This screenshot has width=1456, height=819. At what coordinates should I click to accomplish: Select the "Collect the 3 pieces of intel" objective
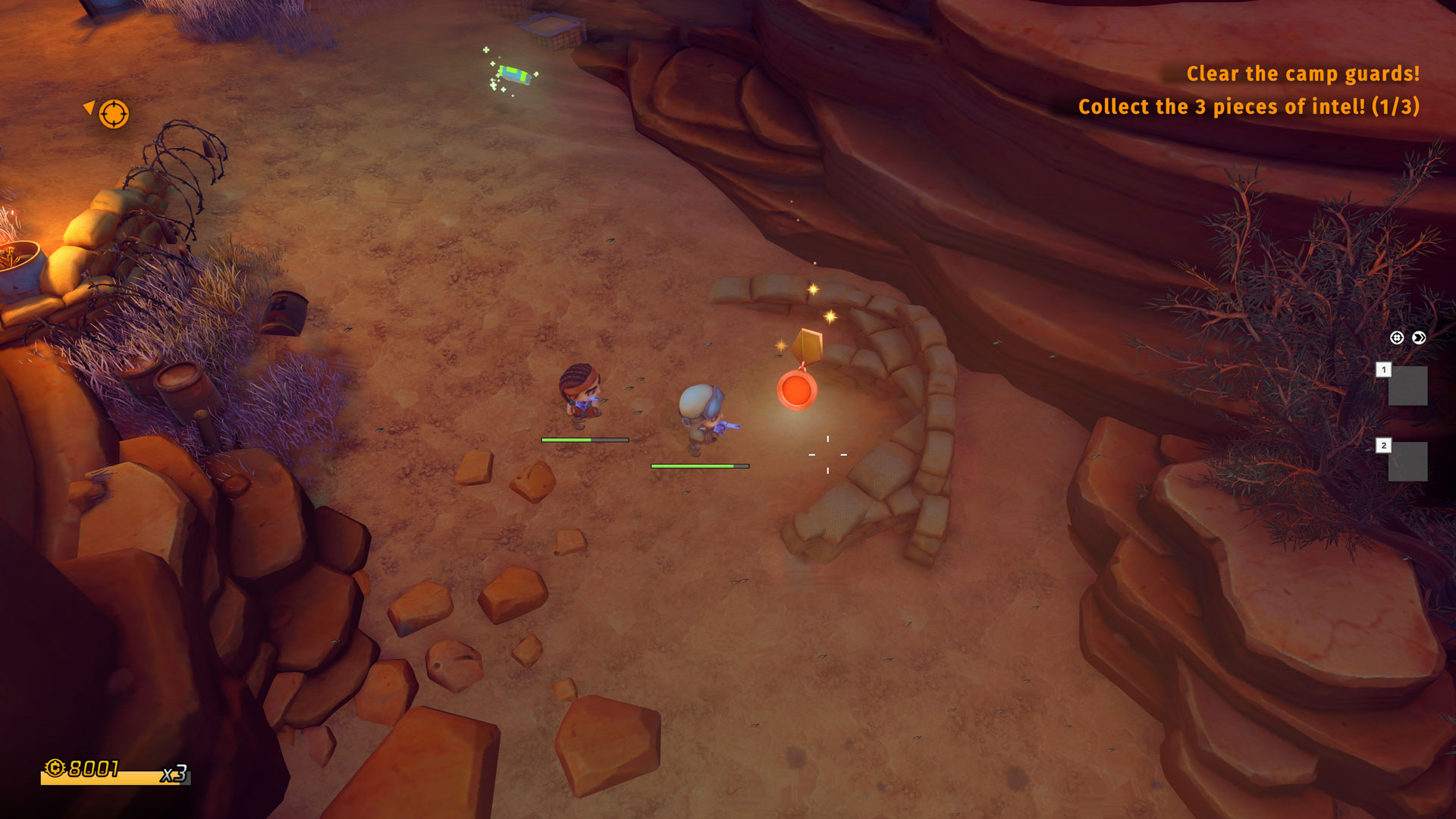point(1248,107)
